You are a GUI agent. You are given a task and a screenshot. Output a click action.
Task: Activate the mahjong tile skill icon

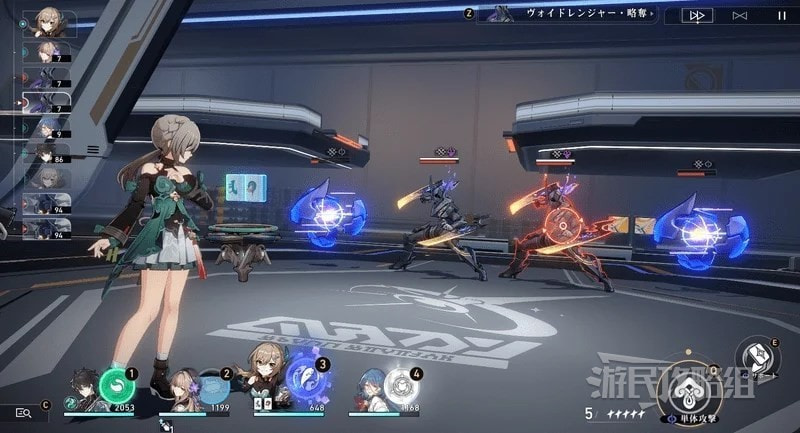coord(760,357)
